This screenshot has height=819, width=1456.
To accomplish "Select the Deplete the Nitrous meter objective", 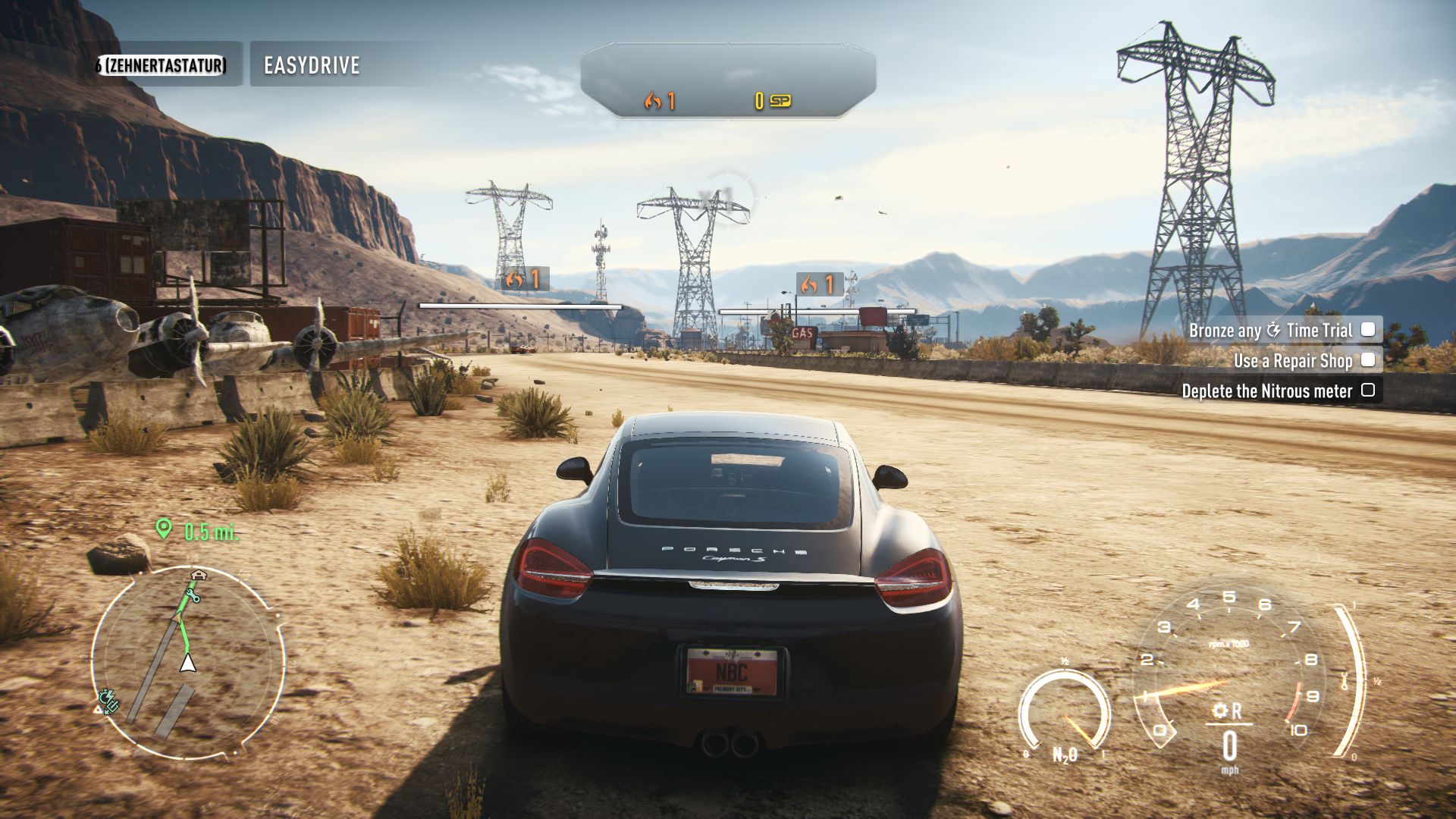I will click(1277, 391).
